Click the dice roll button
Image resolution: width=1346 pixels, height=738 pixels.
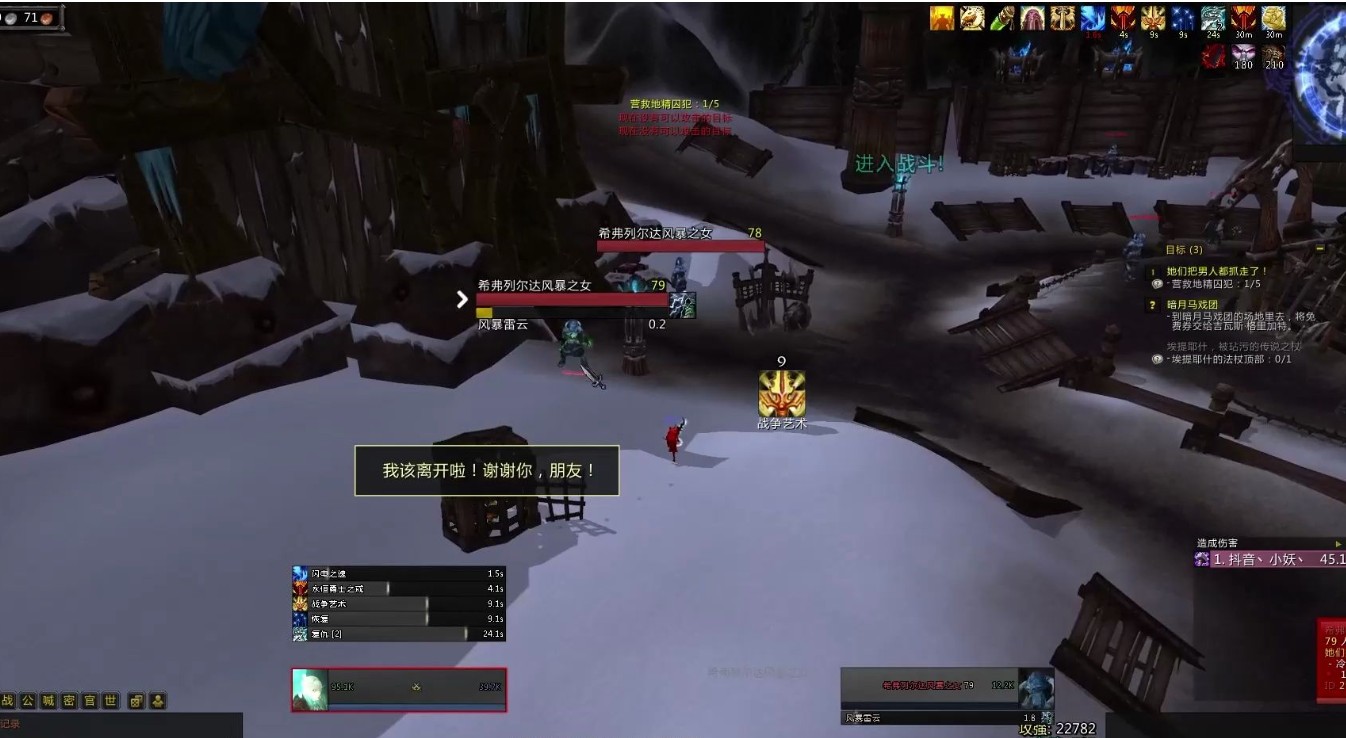[136, 701]
